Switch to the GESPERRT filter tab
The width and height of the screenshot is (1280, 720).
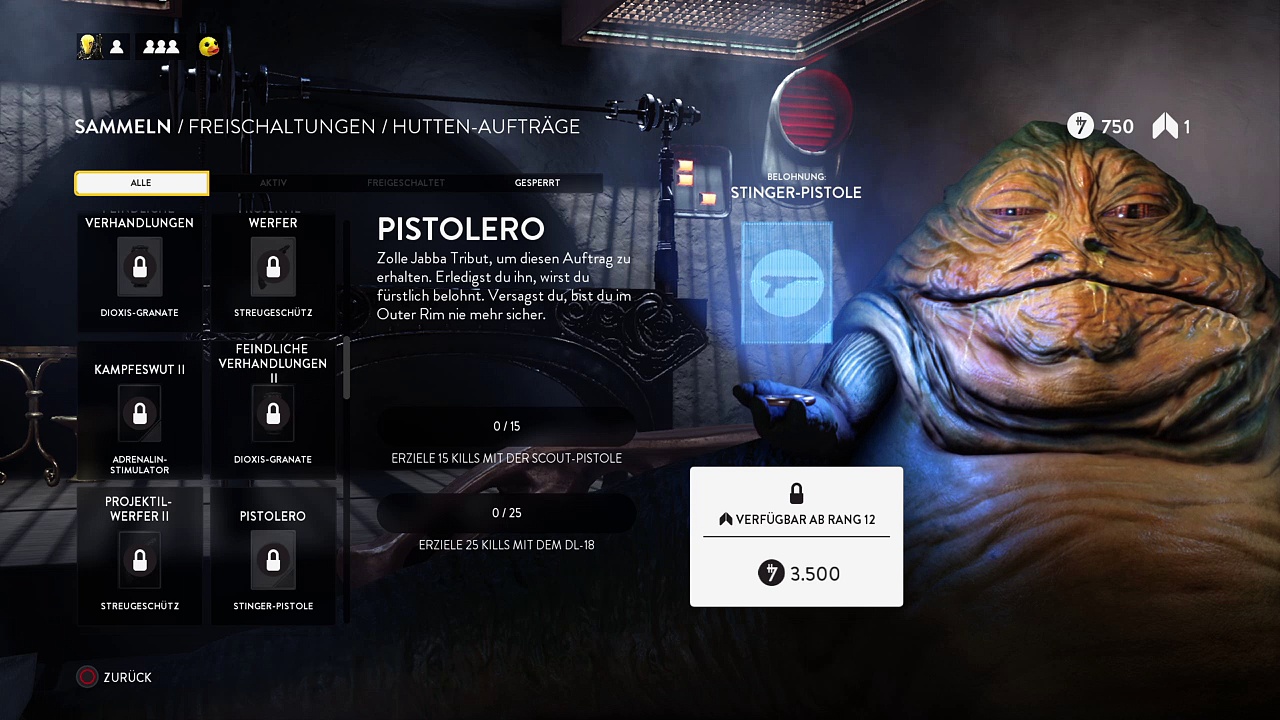coord(537,183)
